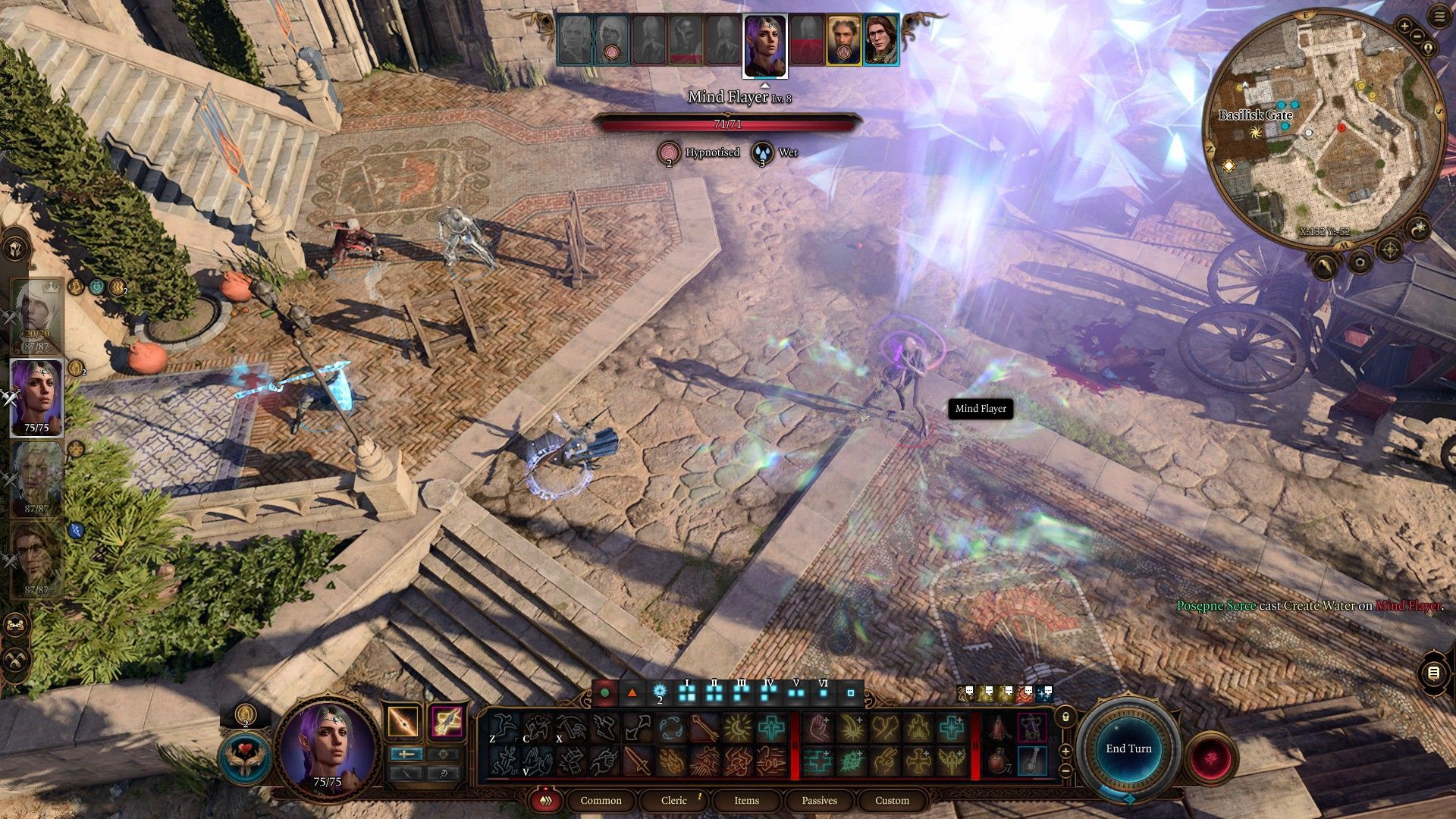Switch to the Custom hotbar tab
1456x819 pixels.
(x=892, y=800)
